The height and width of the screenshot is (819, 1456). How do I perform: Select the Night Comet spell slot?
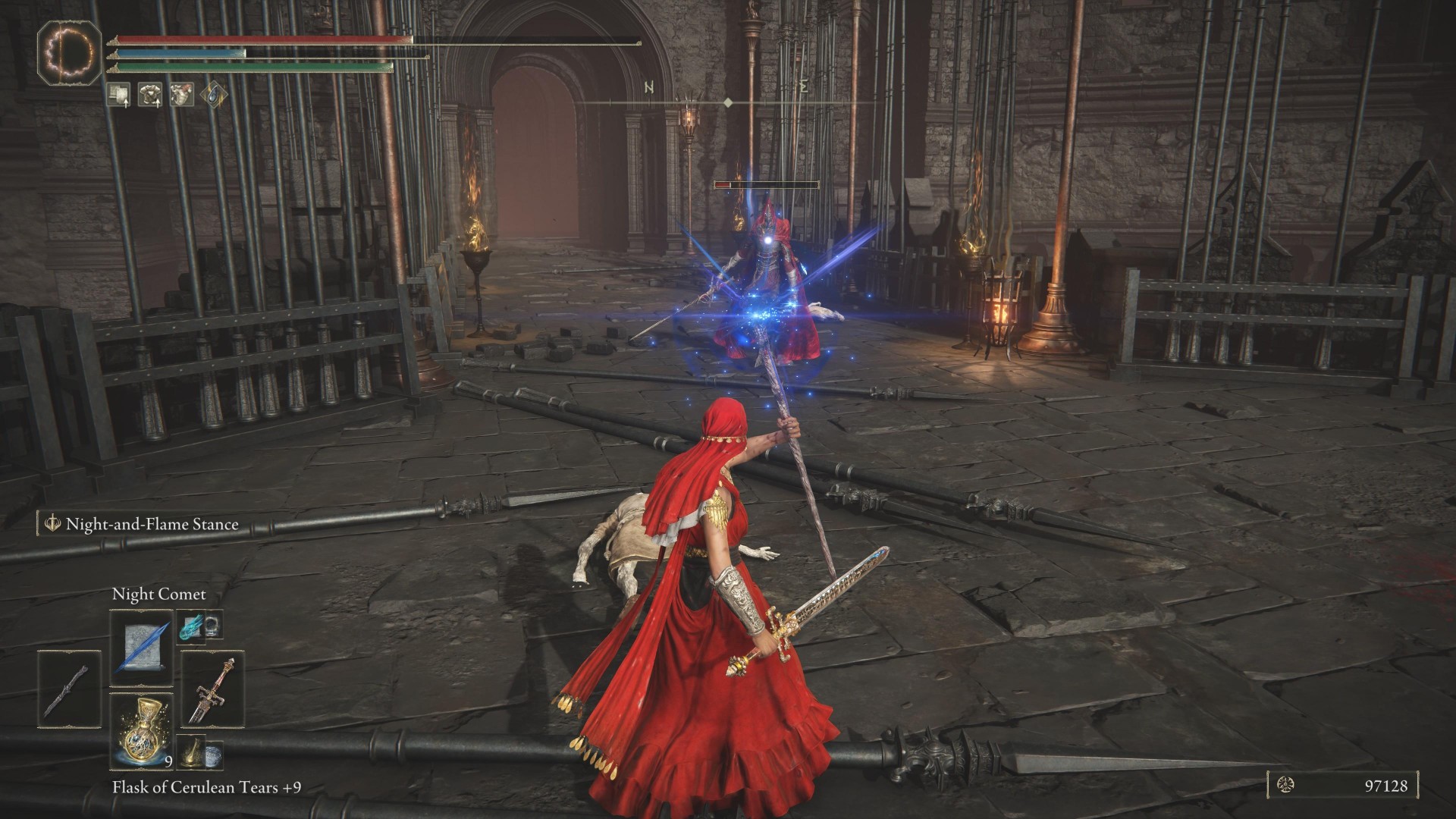(x=141, y=648)
